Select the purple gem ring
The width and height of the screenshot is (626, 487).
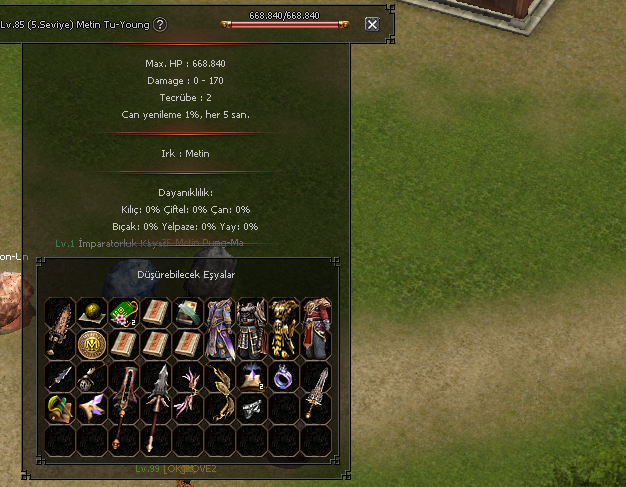pos(283,376)
